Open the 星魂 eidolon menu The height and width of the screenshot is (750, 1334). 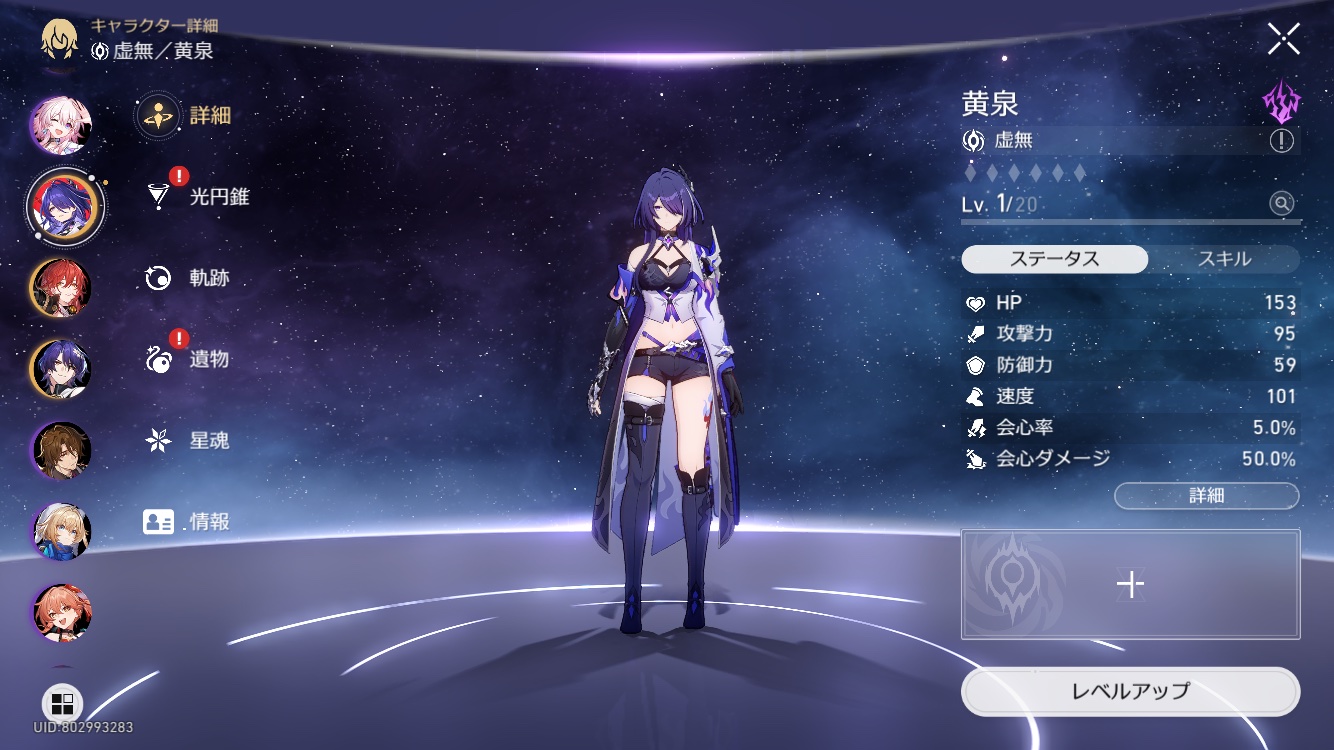190,440
